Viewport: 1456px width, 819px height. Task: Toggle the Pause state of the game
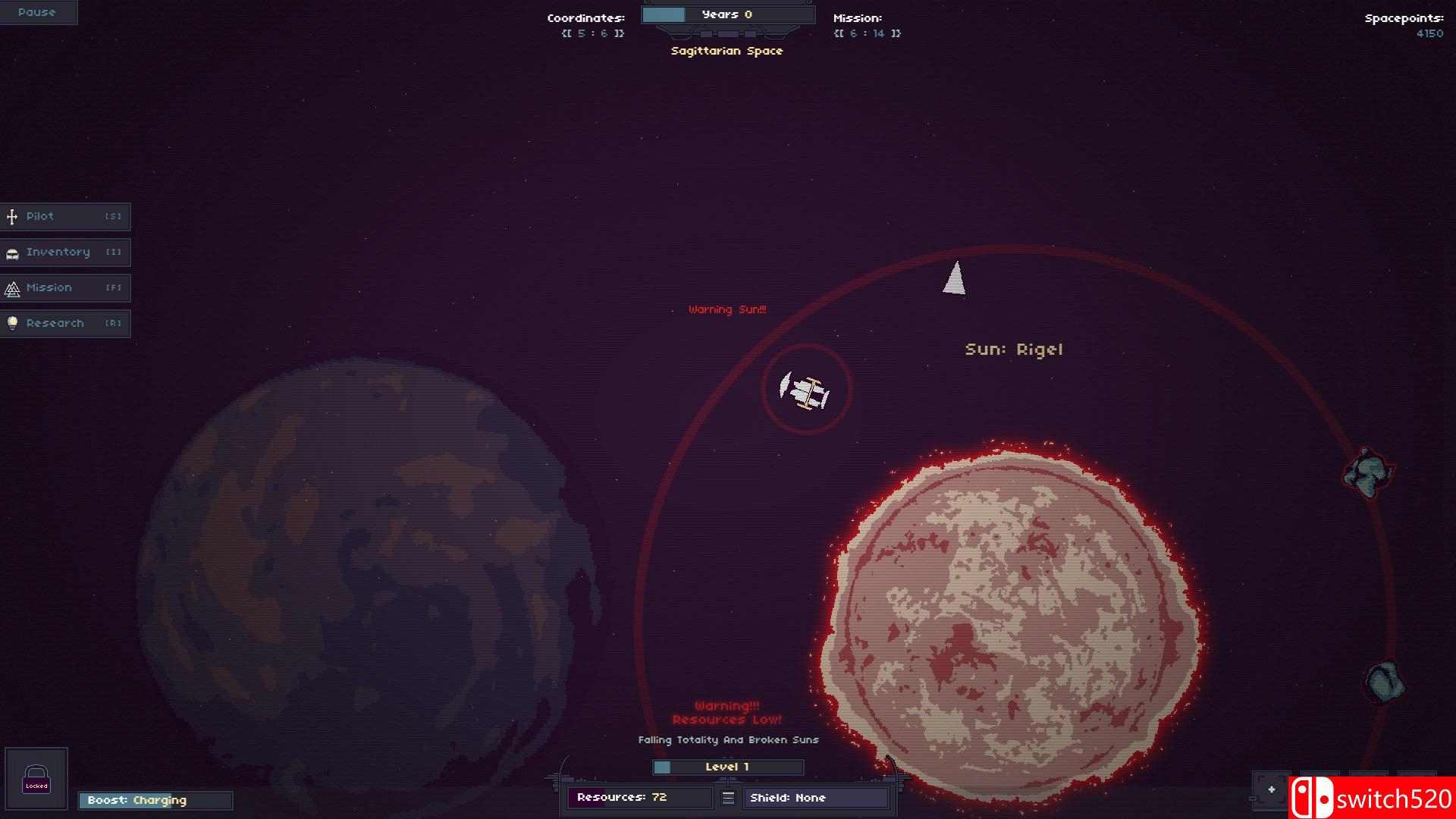[37, 12]
